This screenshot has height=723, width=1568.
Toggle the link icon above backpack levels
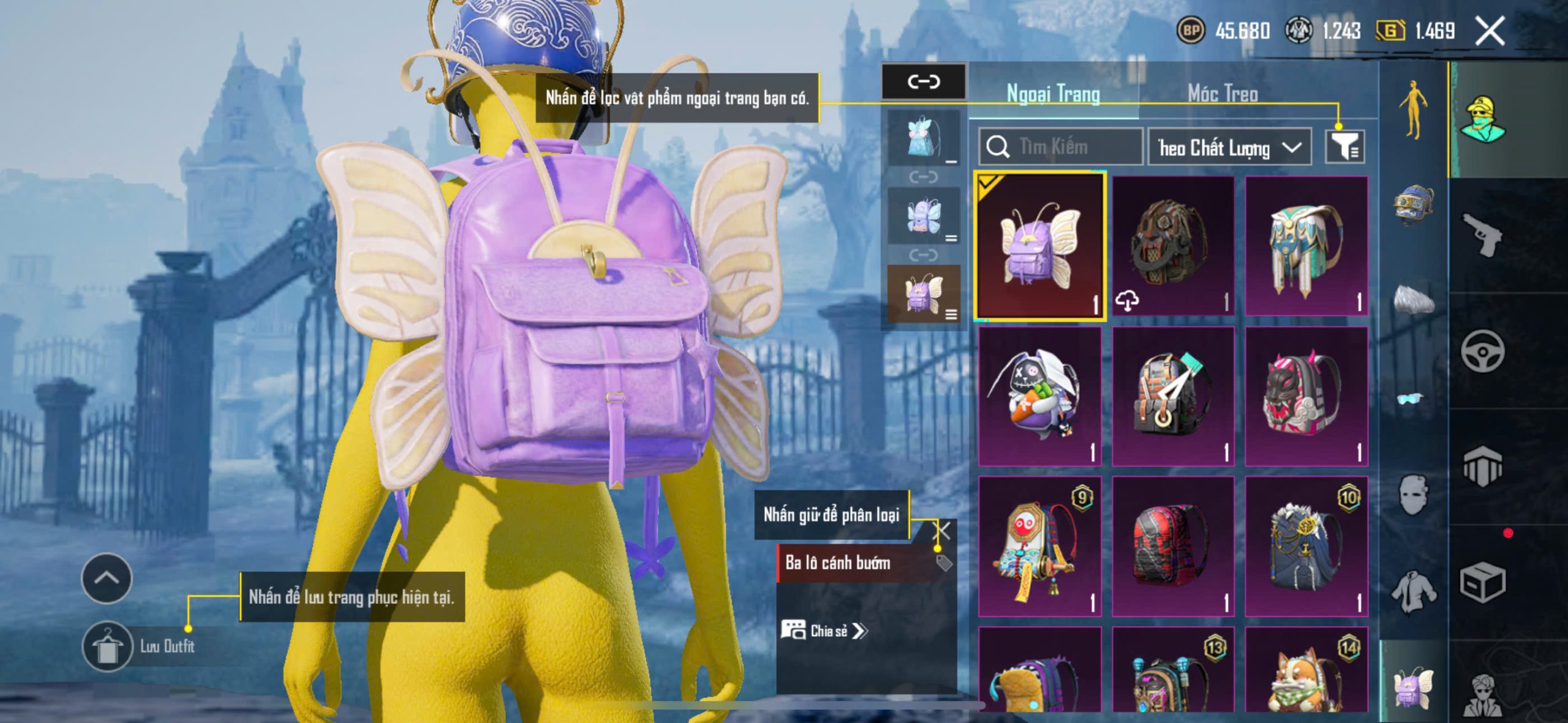pos(923,81)
